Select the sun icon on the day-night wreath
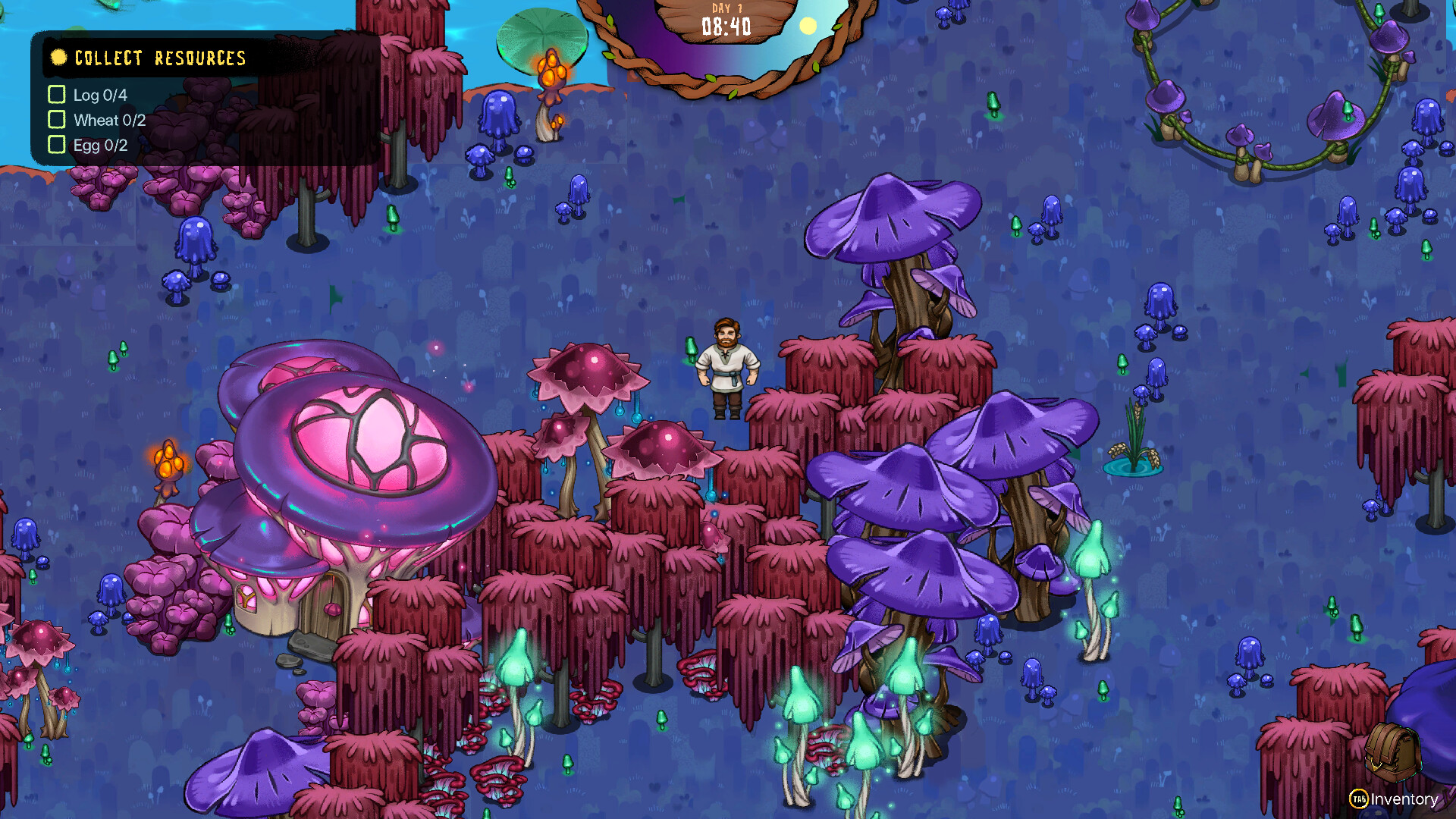 coord(808,27)
